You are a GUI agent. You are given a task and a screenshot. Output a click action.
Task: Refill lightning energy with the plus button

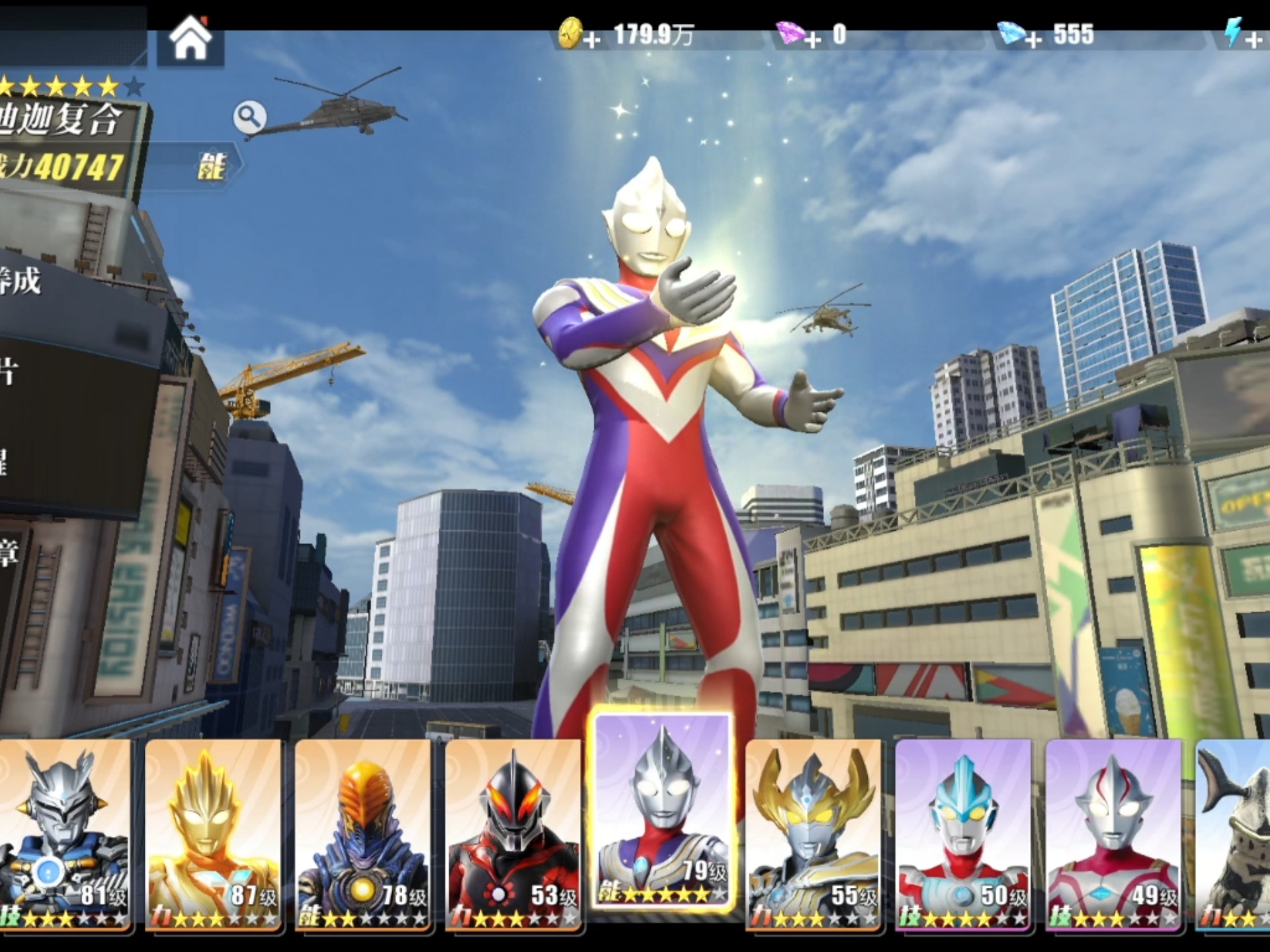coord(1253,41)
